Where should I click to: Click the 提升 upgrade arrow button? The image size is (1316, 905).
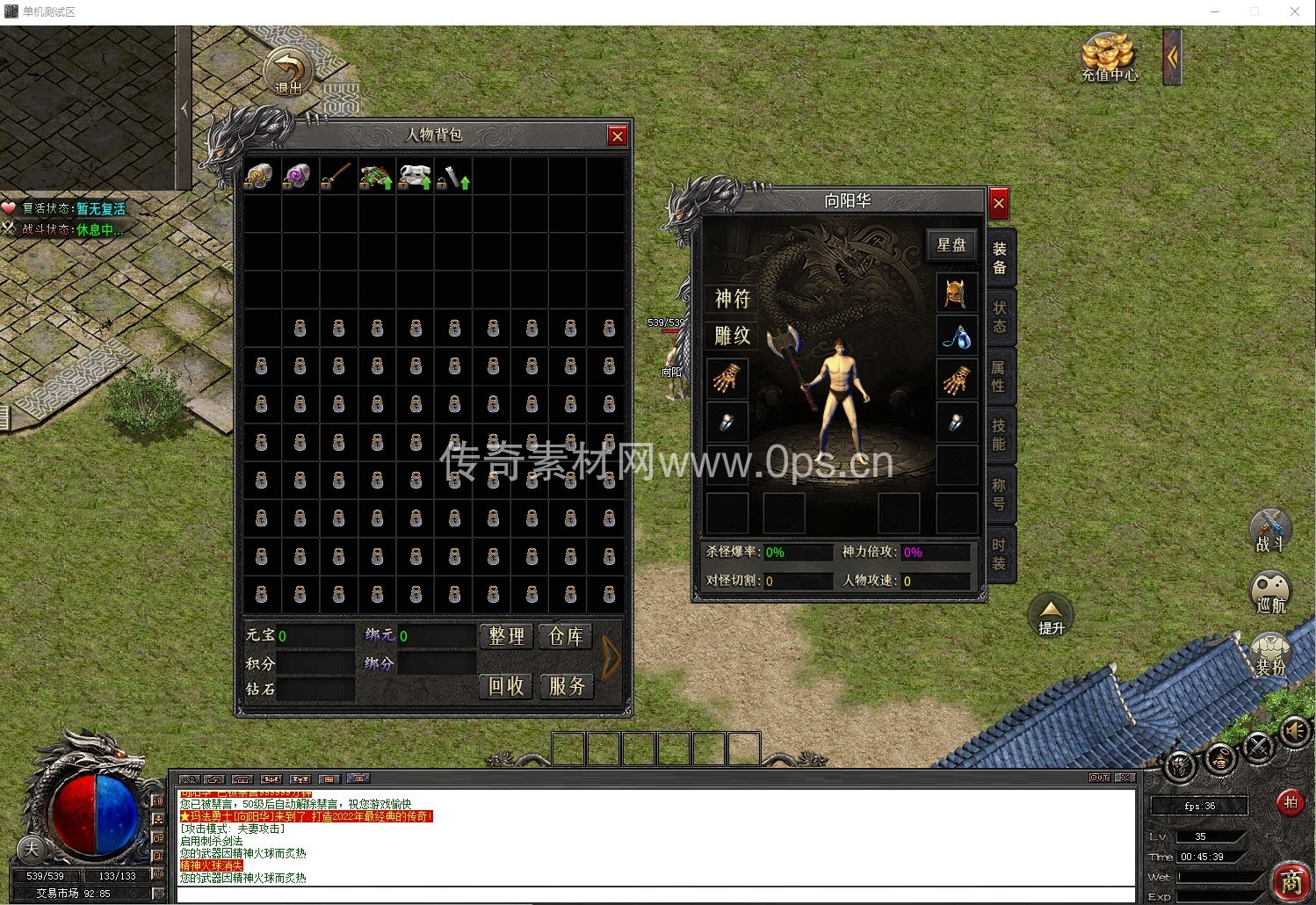1051,617
